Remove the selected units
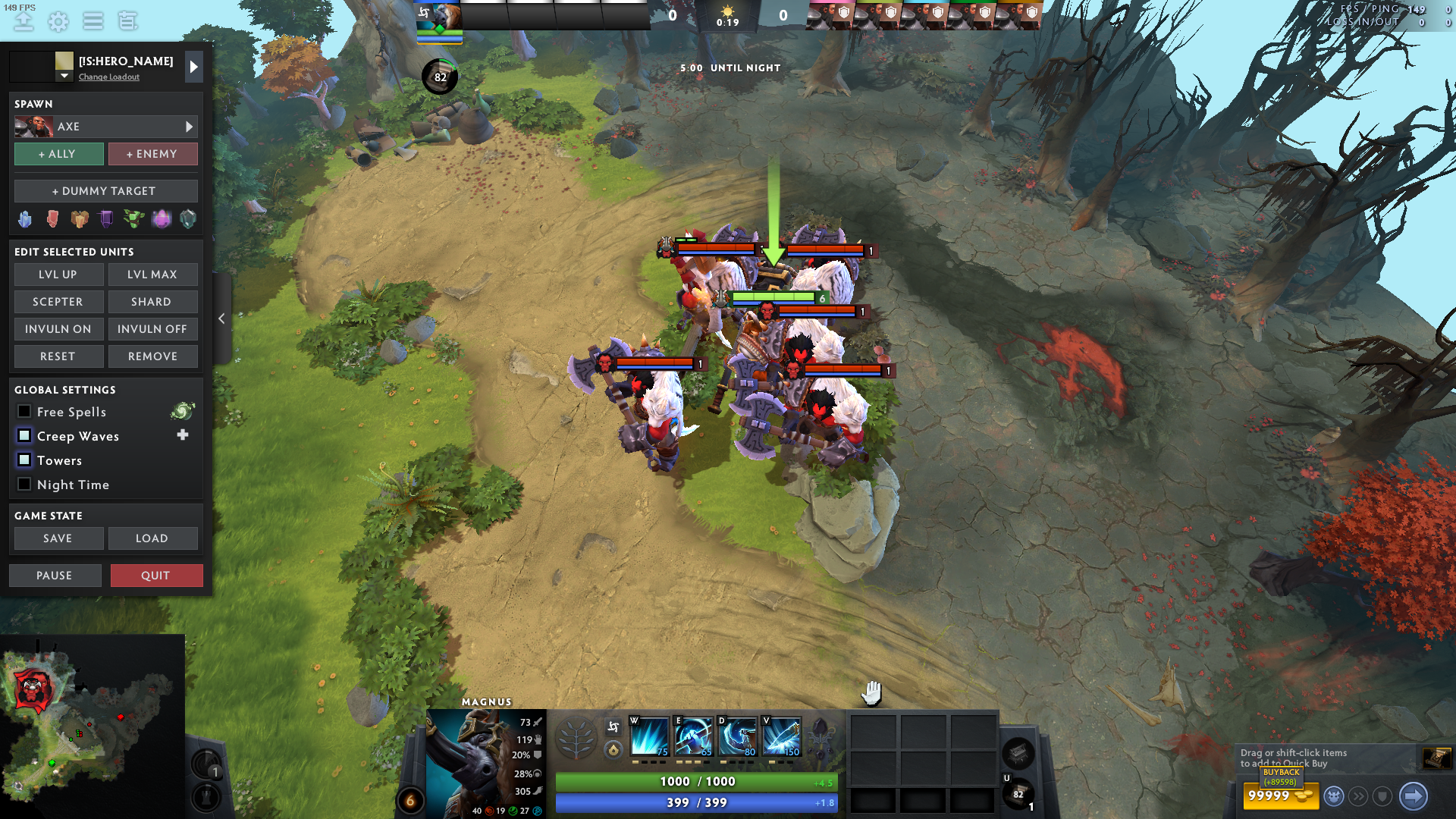The image size is (1456, 819). point(152,356)
